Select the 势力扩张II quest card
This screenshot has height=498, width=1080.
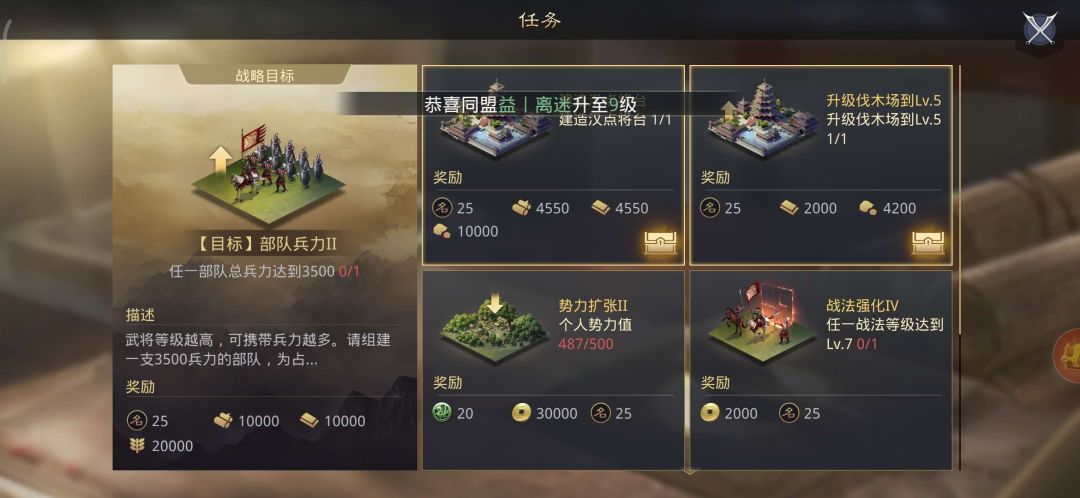pyautogui.click(x=552, y=368)
